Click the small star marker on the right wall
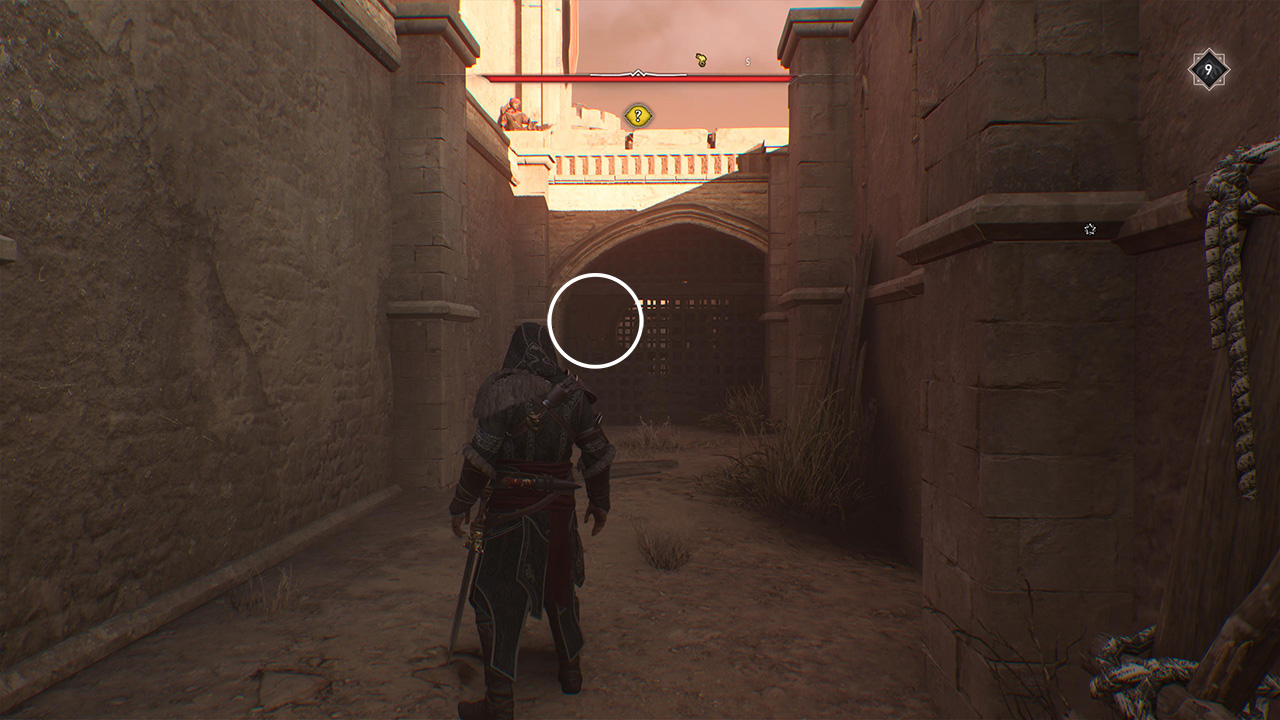 click(1089, 228)
